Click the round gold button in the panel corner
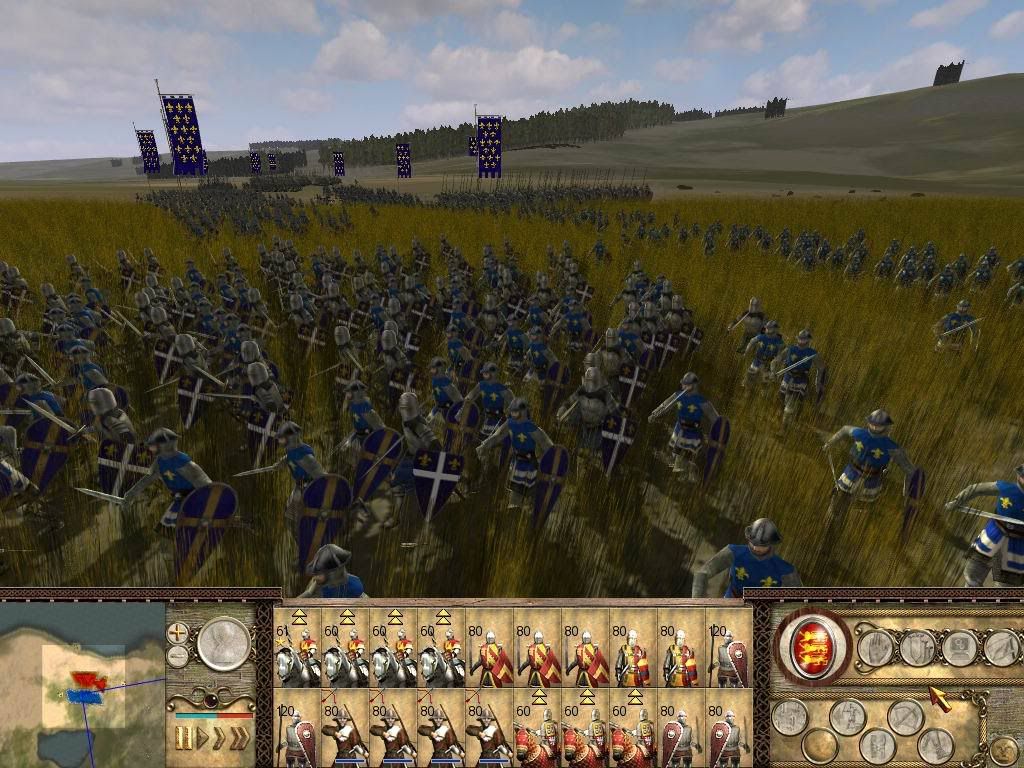 tap(1002, 749)
